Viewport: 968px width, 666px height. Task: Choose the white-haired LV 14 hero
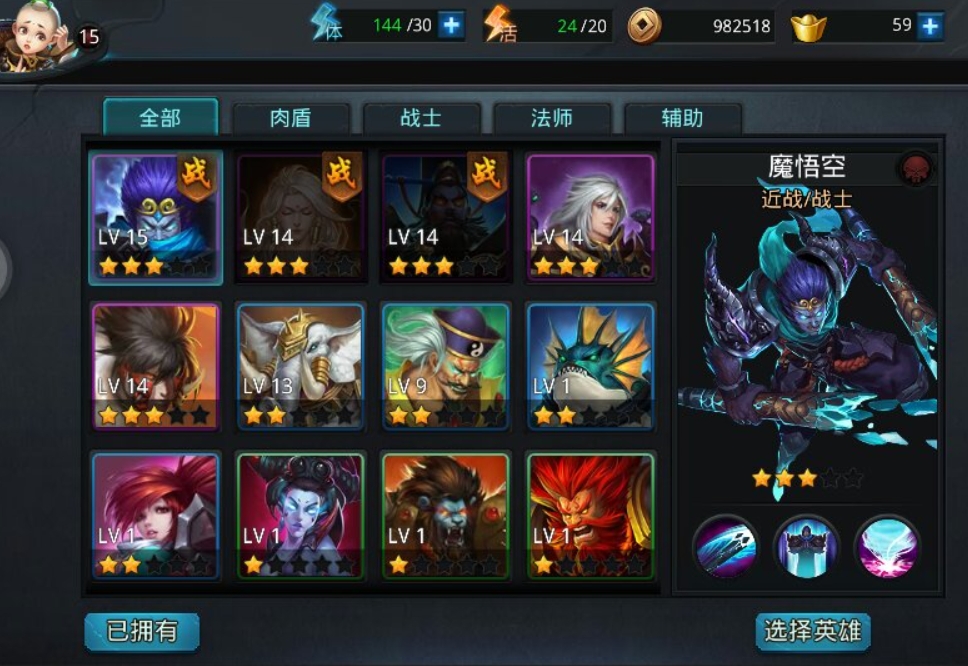[x=590, y=218]
